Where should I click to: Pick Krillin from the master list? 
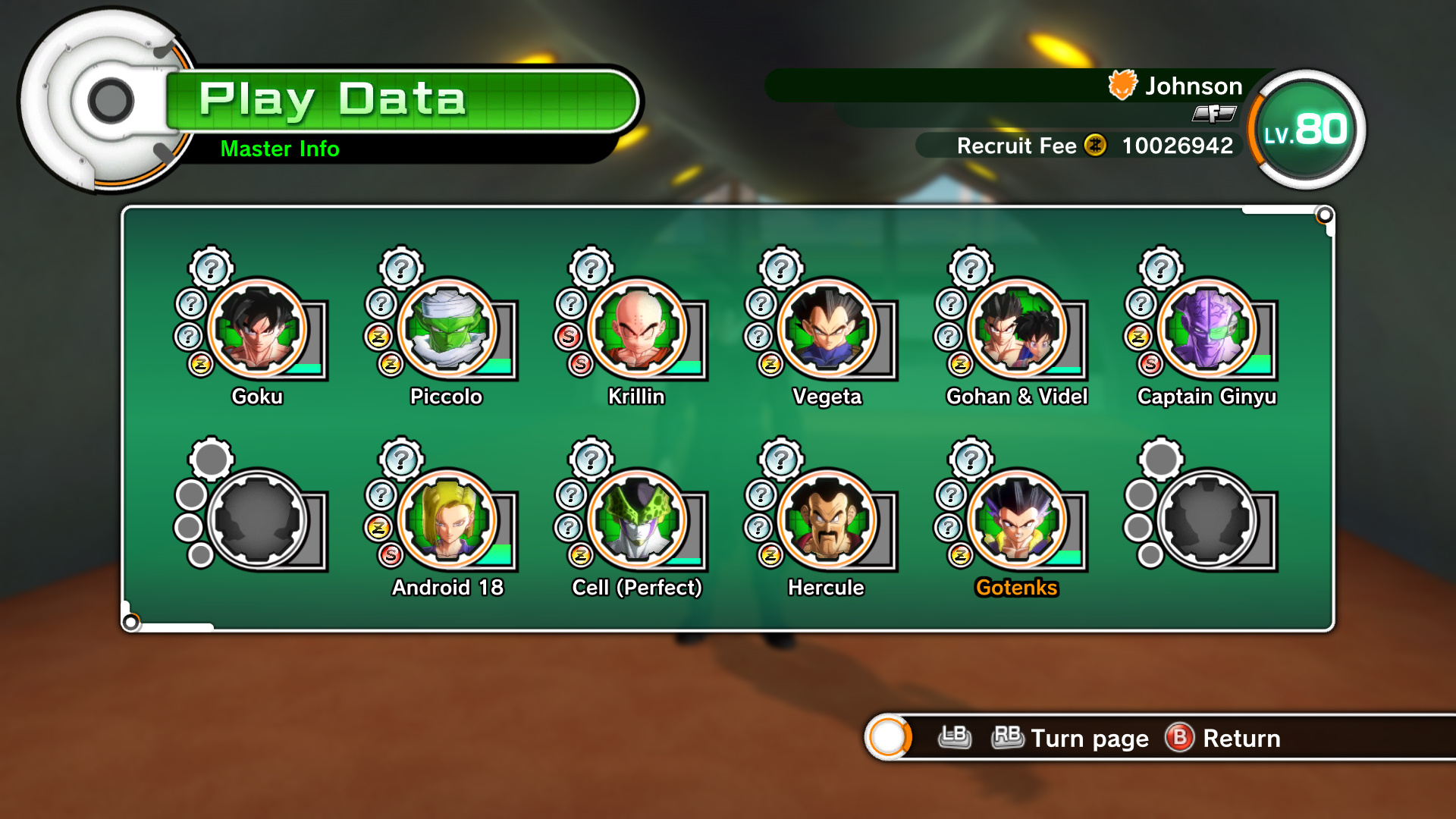pos(638,328)
